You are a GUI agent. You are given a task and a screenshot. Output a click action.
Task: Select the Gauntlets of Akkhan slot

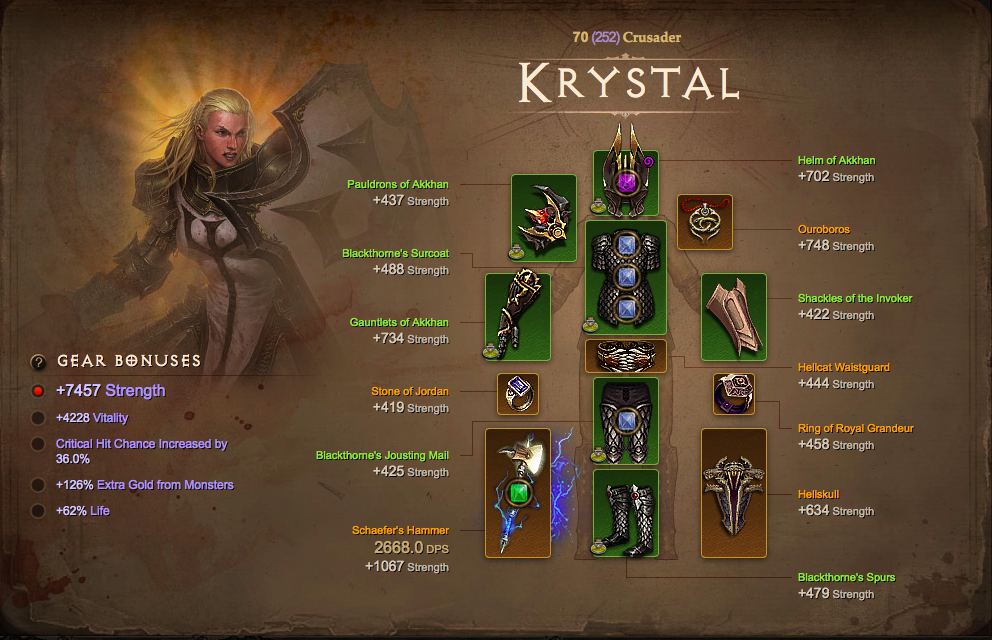point(518,317)
